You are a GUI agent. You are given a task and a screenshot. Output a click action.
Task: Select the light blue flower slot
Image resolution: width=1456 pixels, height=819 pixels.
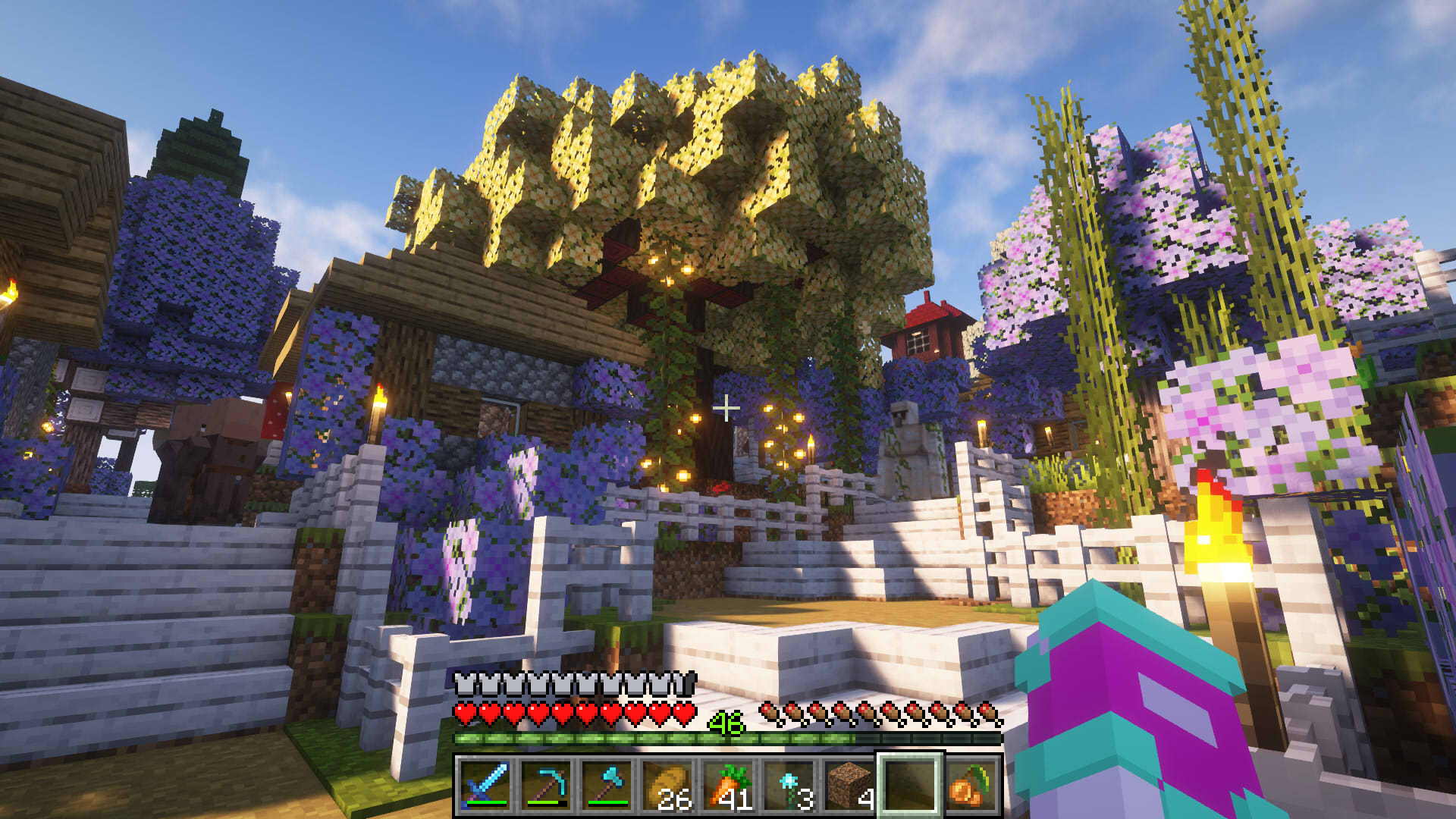(789, 785)
